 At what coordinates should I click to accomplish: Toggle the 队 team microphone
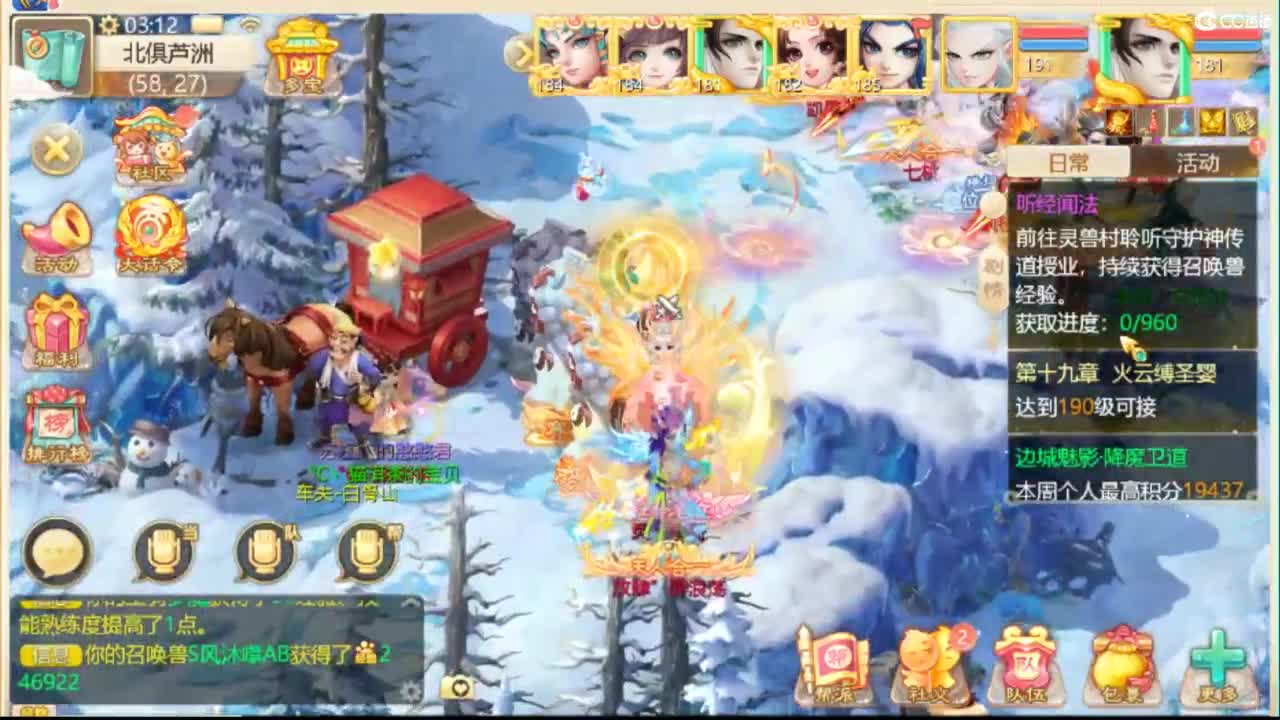coord(263,550)
